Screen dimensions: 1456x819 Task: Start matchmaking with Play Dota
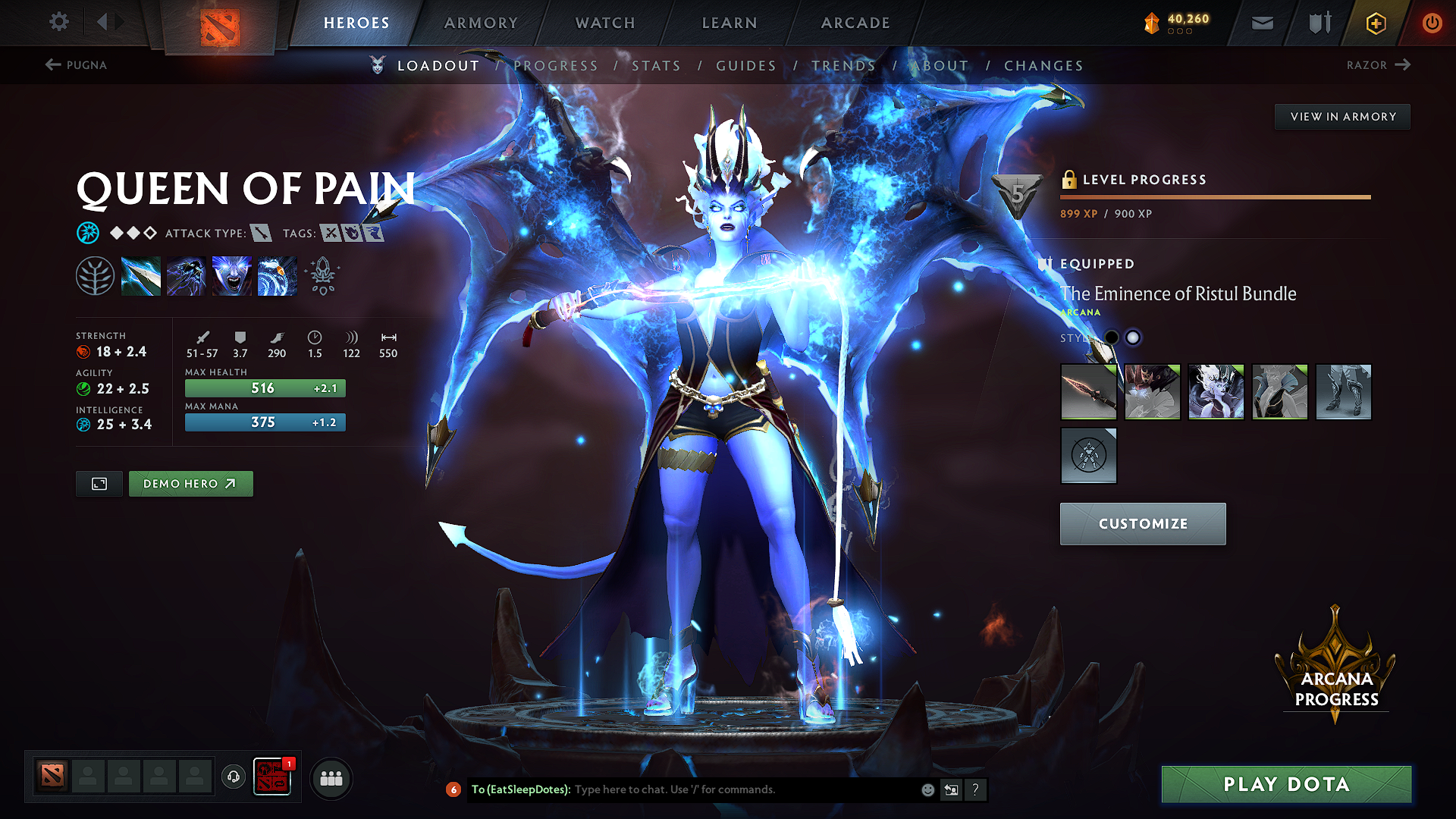pyautogui.click(x=1286, y=784)
